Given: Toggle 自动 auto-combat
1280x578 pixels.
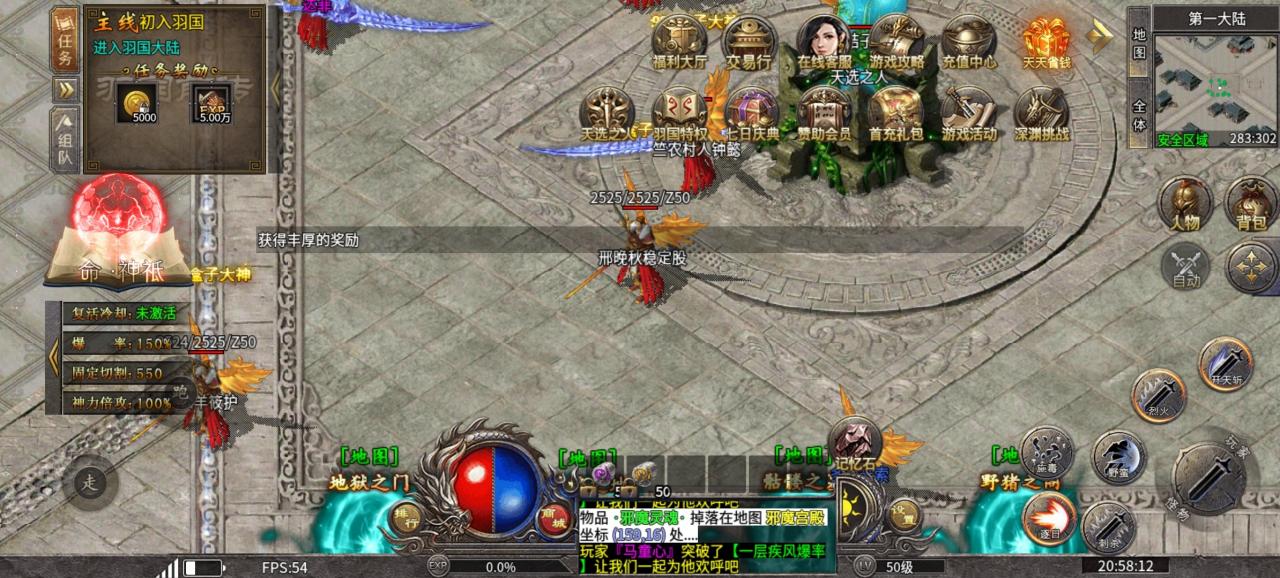Looking at the screenshot, I should [x=1186, y=266].
